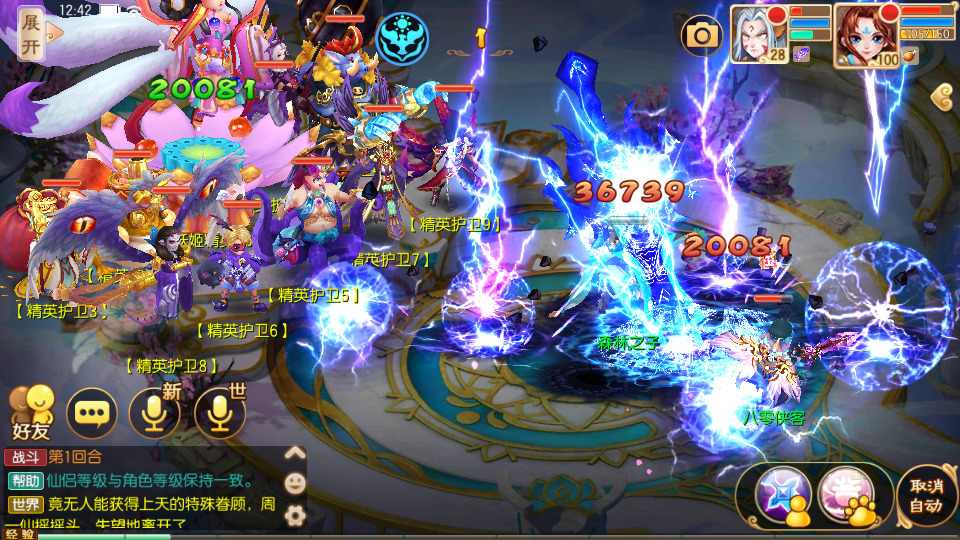
Task: Open the chat speech-bubble button
Action: coord(92,413)
